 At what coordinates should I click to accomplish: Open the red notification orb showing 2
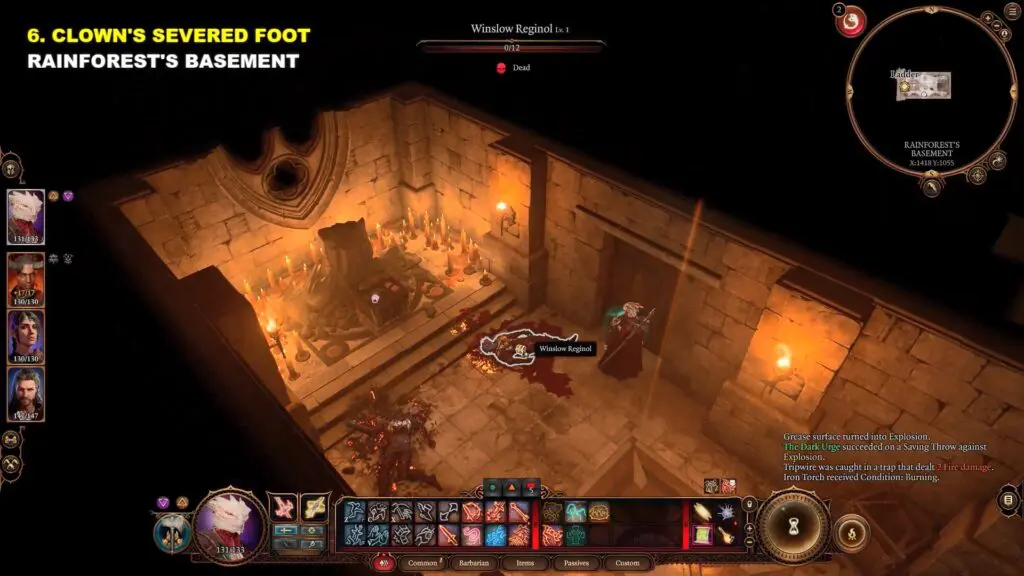pos(851,22)
